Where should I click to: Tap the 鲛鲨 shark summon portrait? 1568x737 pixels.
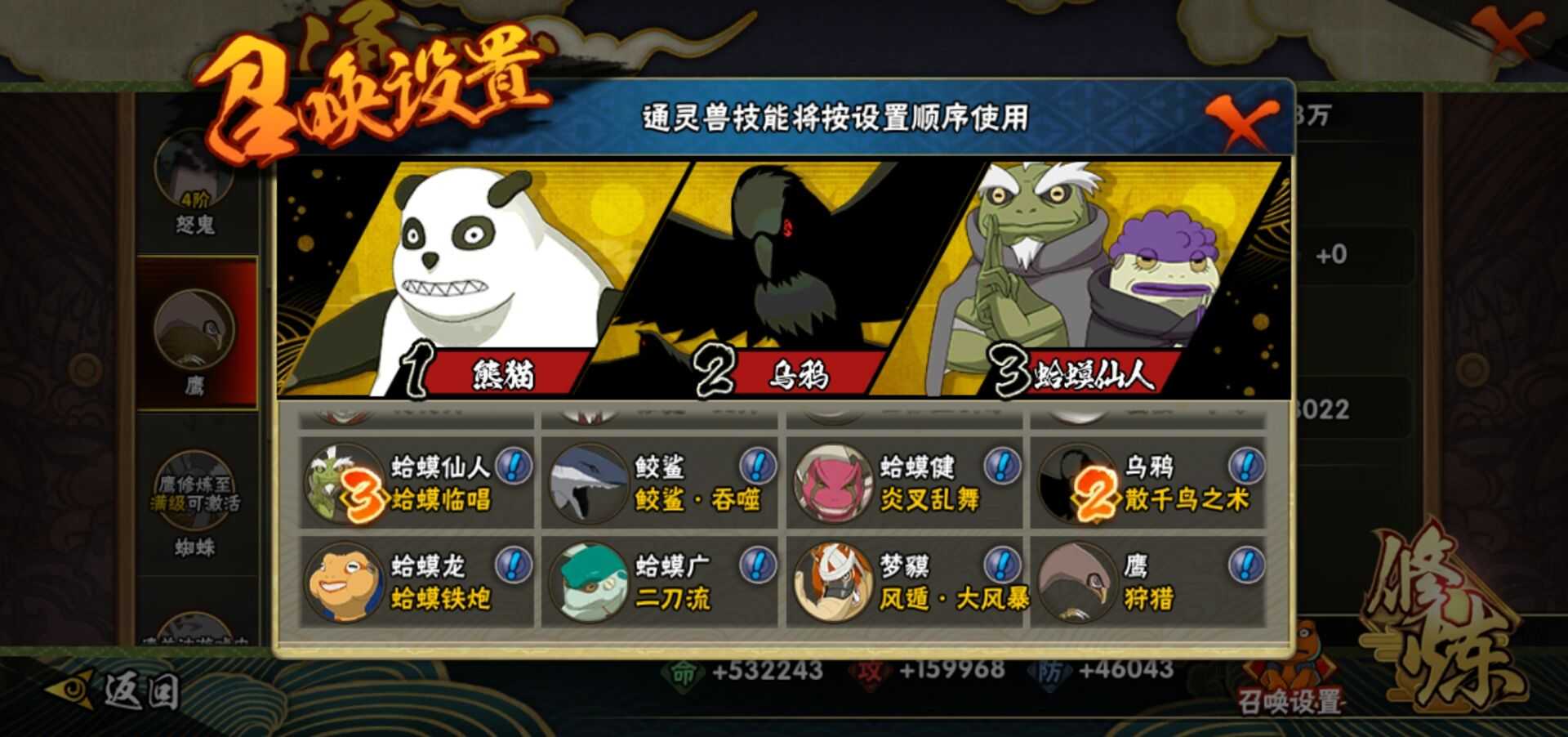589,485
